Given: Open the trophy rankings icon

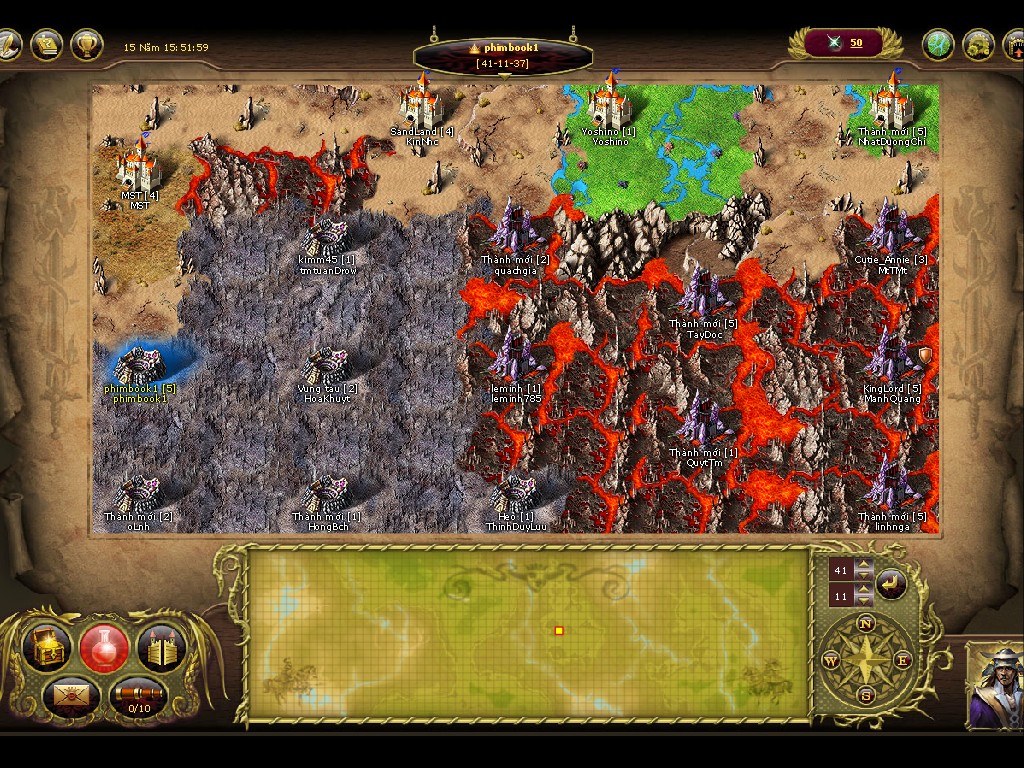Looking at the screenshot, I should [87, 43].
